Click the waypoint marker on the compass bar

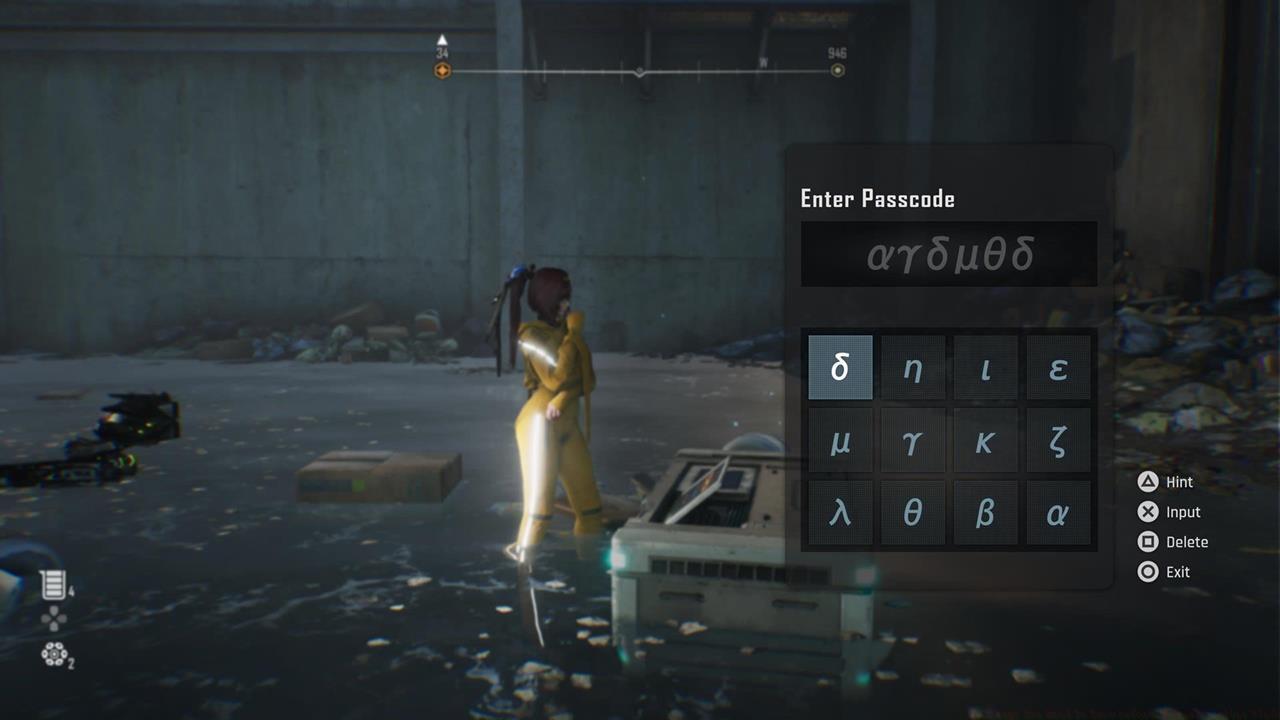pyautogui.click(x=441, y=70)
